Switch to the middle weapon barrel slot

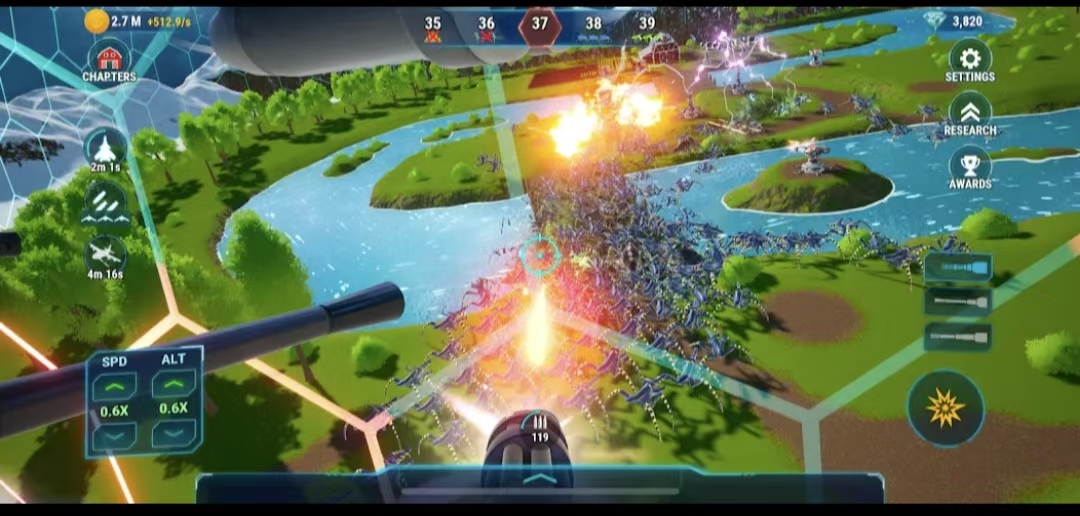click(958, 302)
